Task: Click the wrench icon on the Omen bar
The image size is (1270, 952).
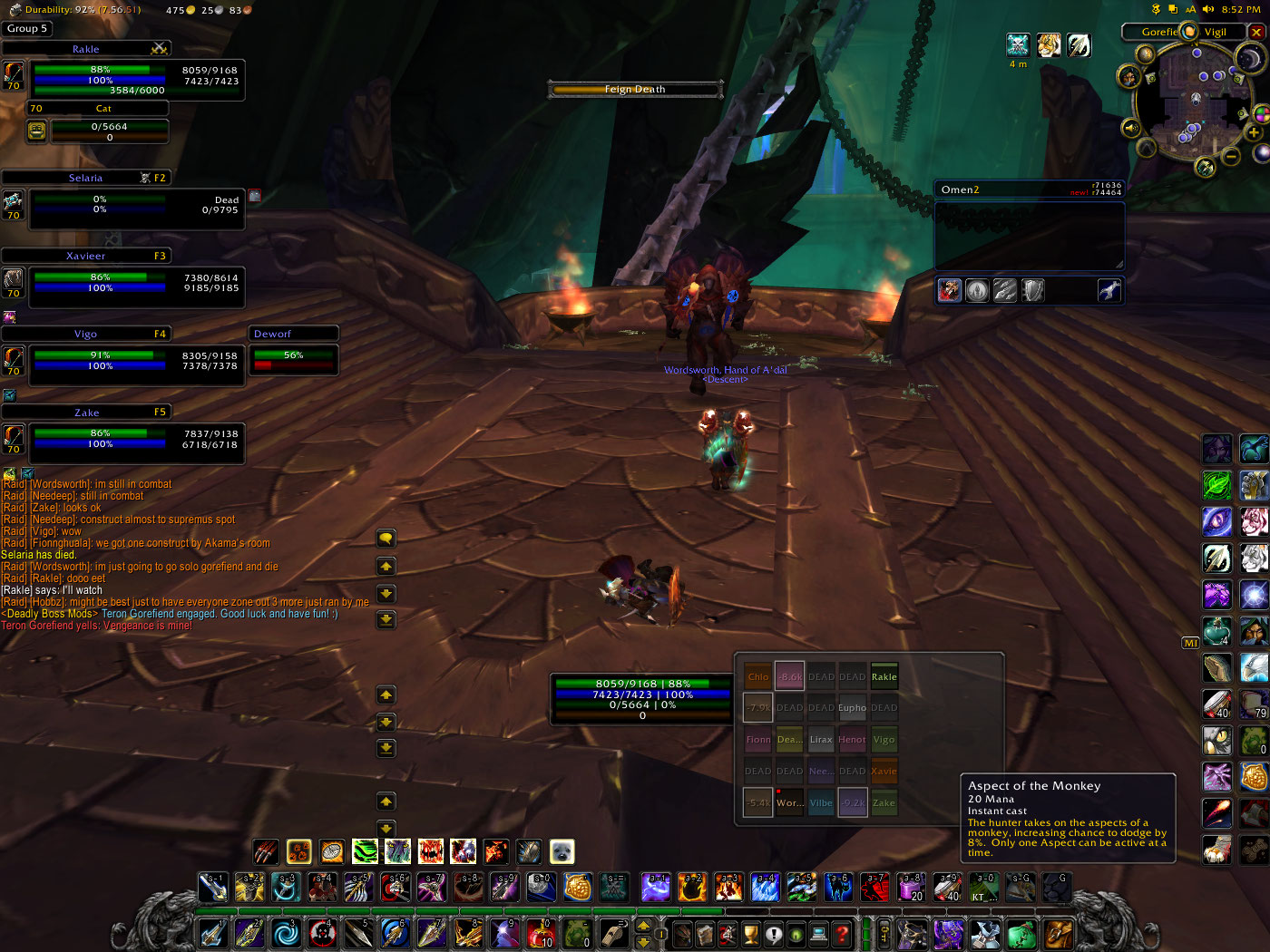Action: (x=1109, y=290)
